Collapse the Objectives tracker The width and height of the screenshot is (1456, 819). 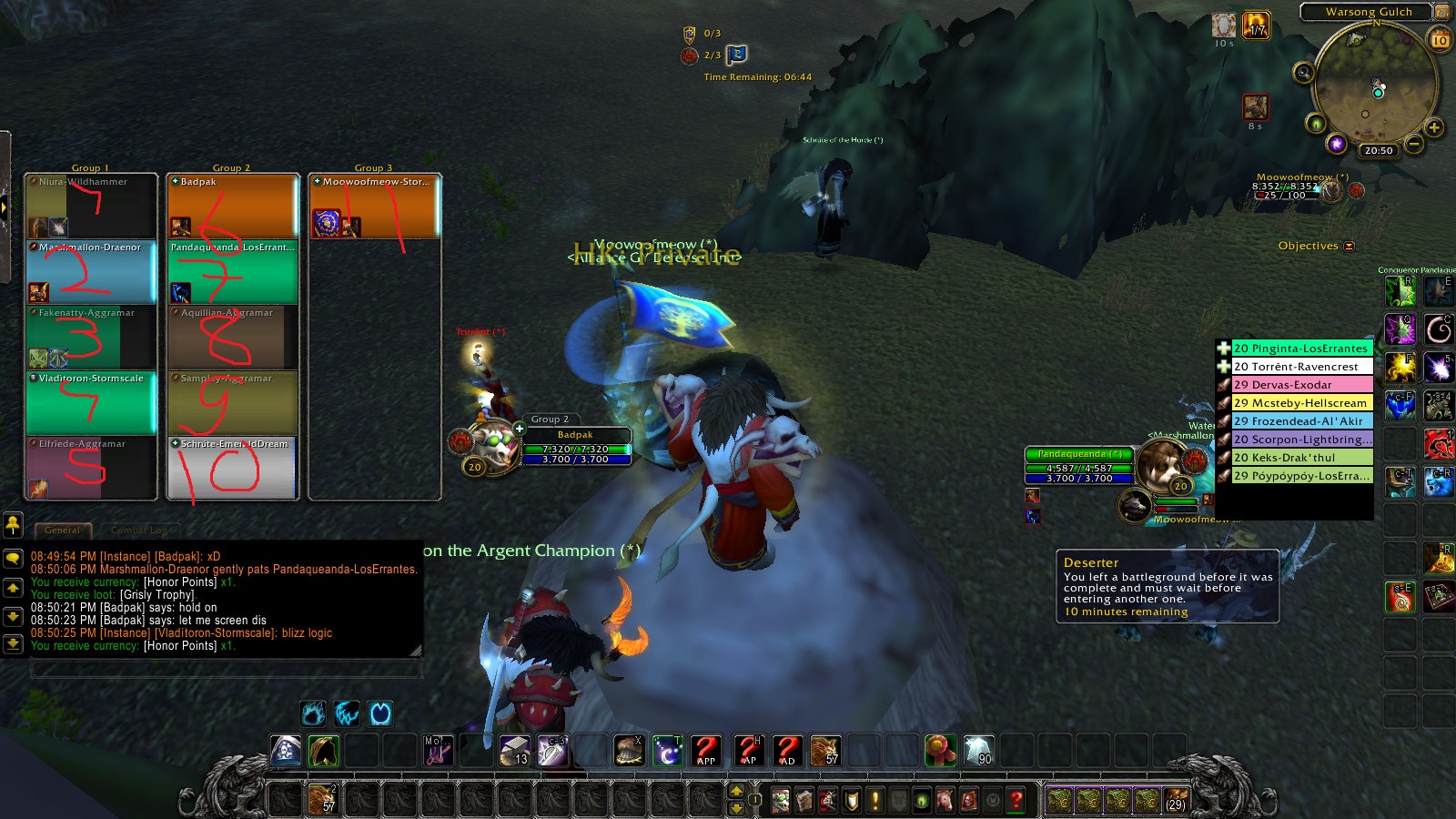pos(1349,246)
